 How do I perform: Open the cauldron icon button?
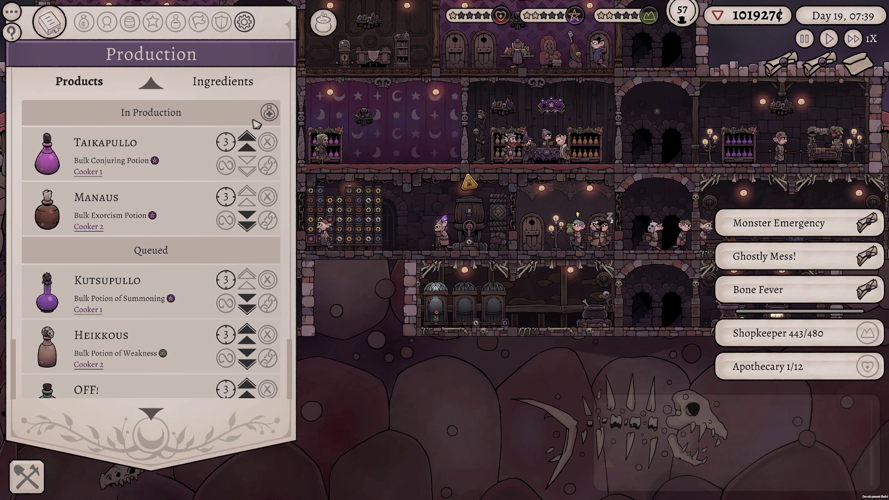[323, 23]
